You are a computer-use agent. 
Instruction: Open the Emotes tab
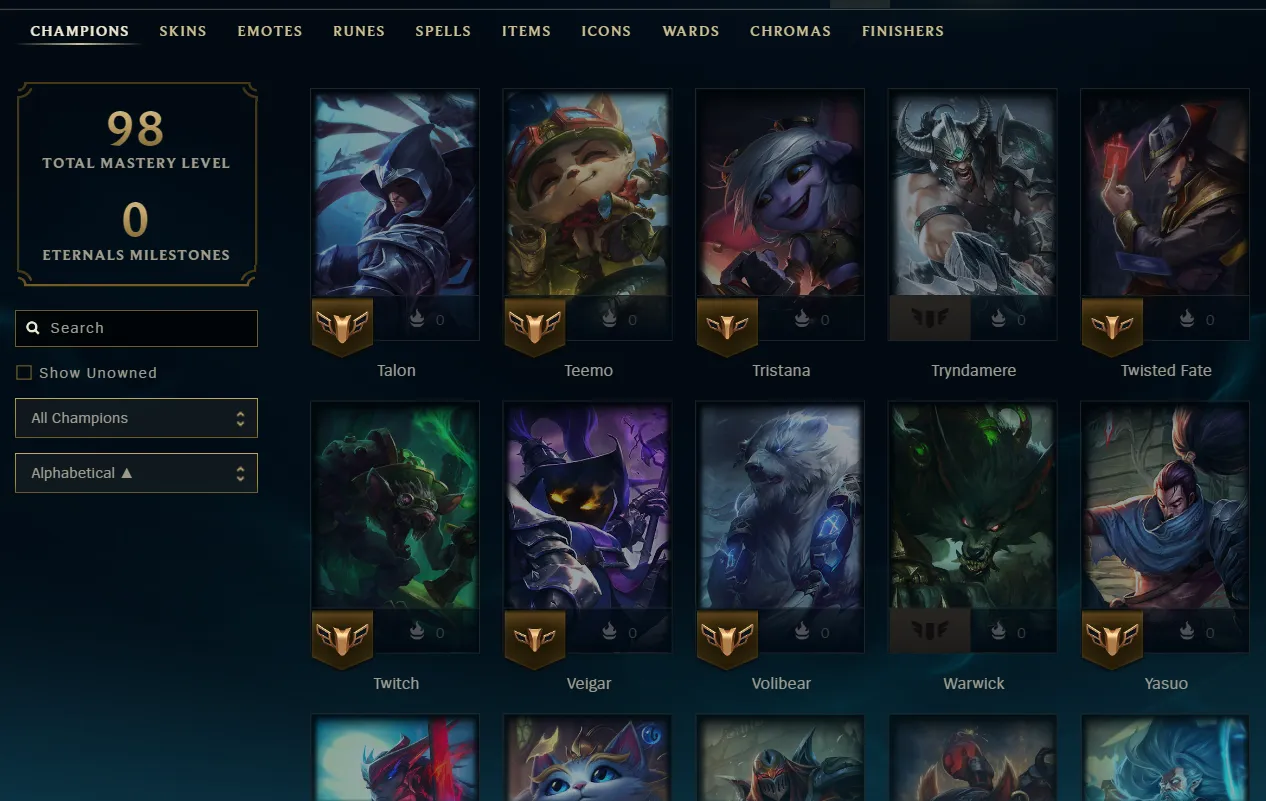[x=270, y=31]
